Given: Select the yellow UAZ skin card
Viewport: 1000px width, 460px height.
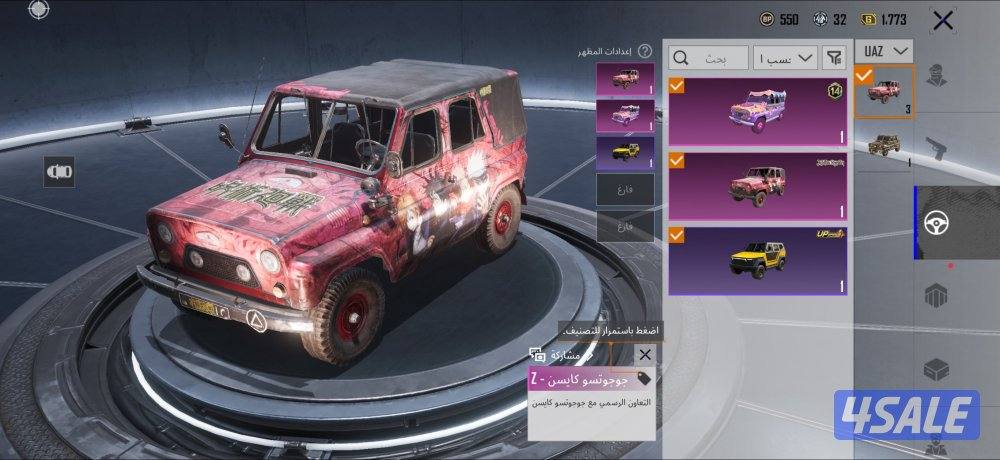Looking at the screenshot, I should pyautogui.click(x=758, y=261).
